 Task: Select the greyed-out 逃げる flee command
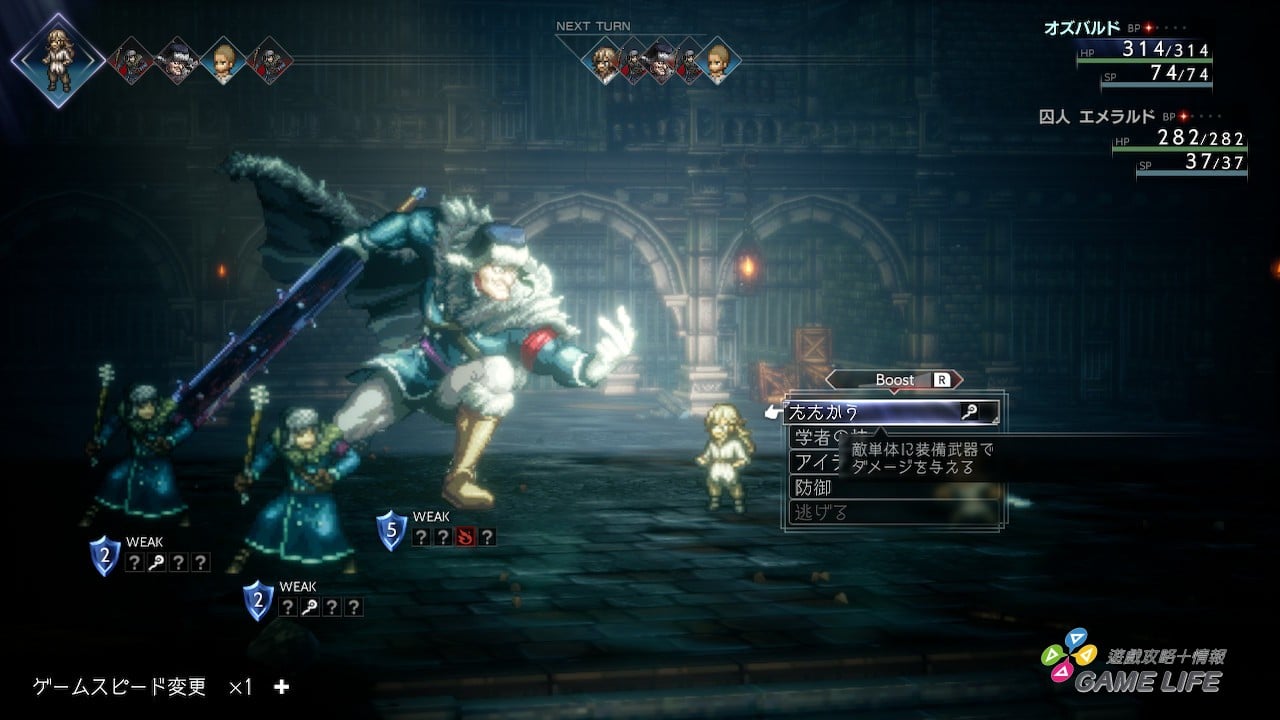(x=820, y=513)
